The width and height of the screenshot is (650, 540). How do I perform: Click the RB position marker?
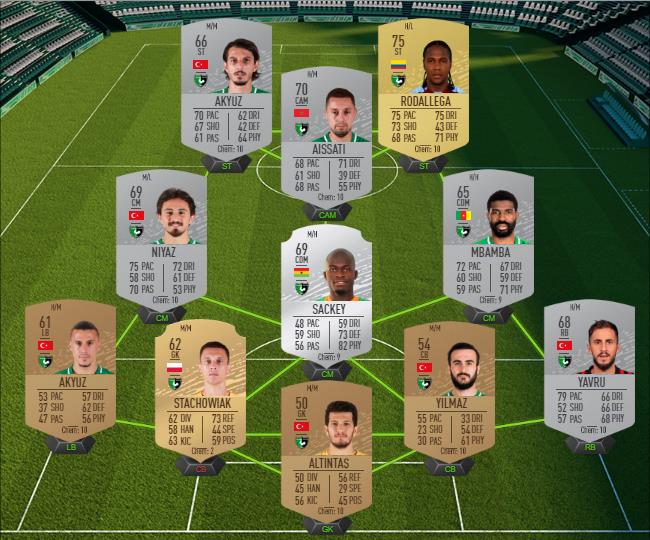pyautogui.click(x=589, y=445)
